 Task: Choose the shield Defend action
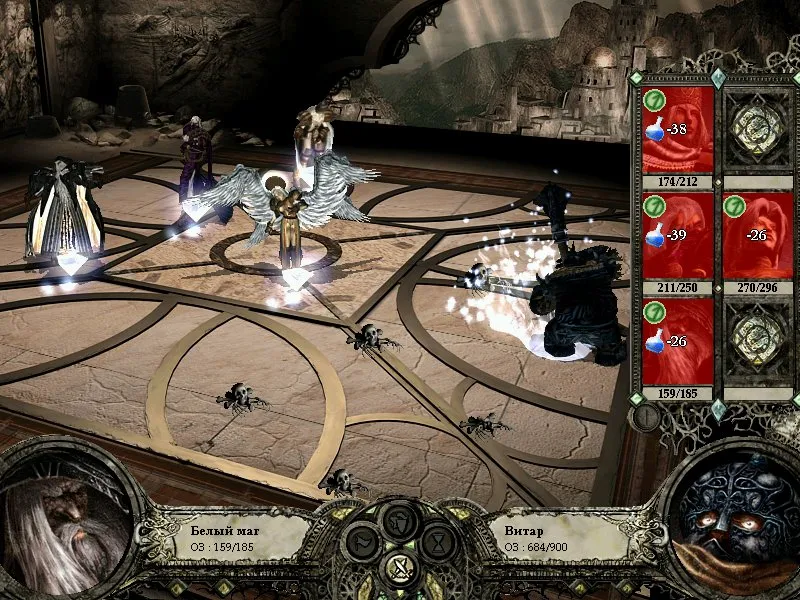coord(400,519)
